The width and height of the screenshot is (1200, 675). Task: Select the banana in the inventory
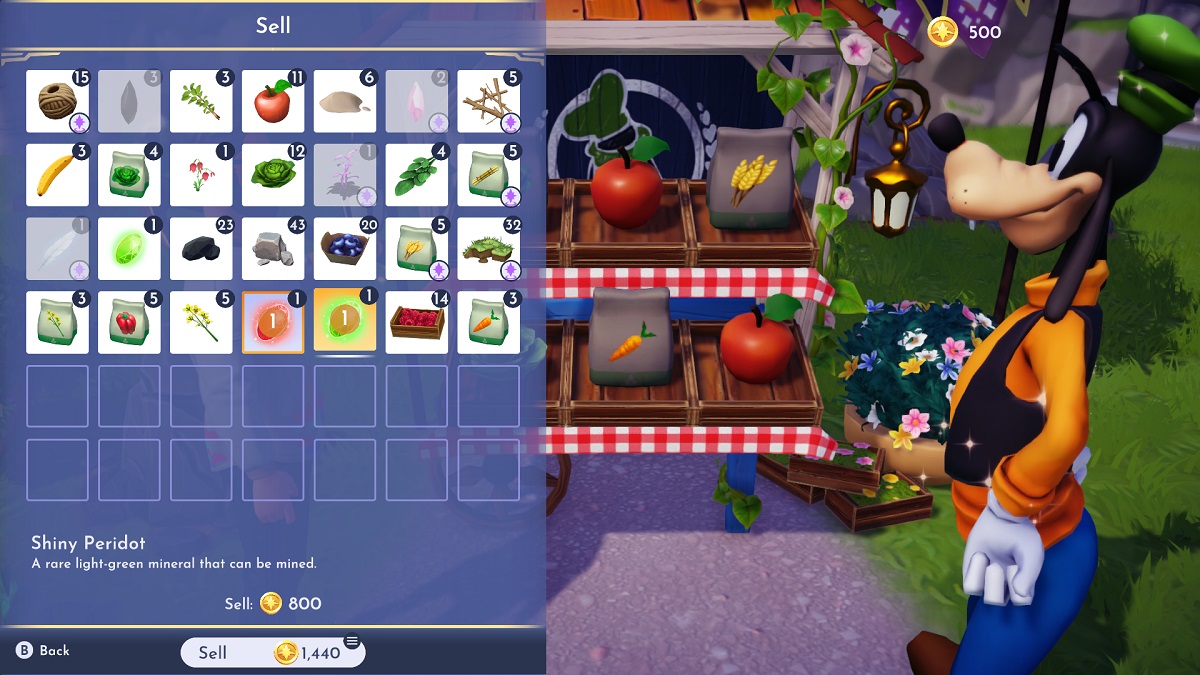pyautogui.click(x=57, y=175)
